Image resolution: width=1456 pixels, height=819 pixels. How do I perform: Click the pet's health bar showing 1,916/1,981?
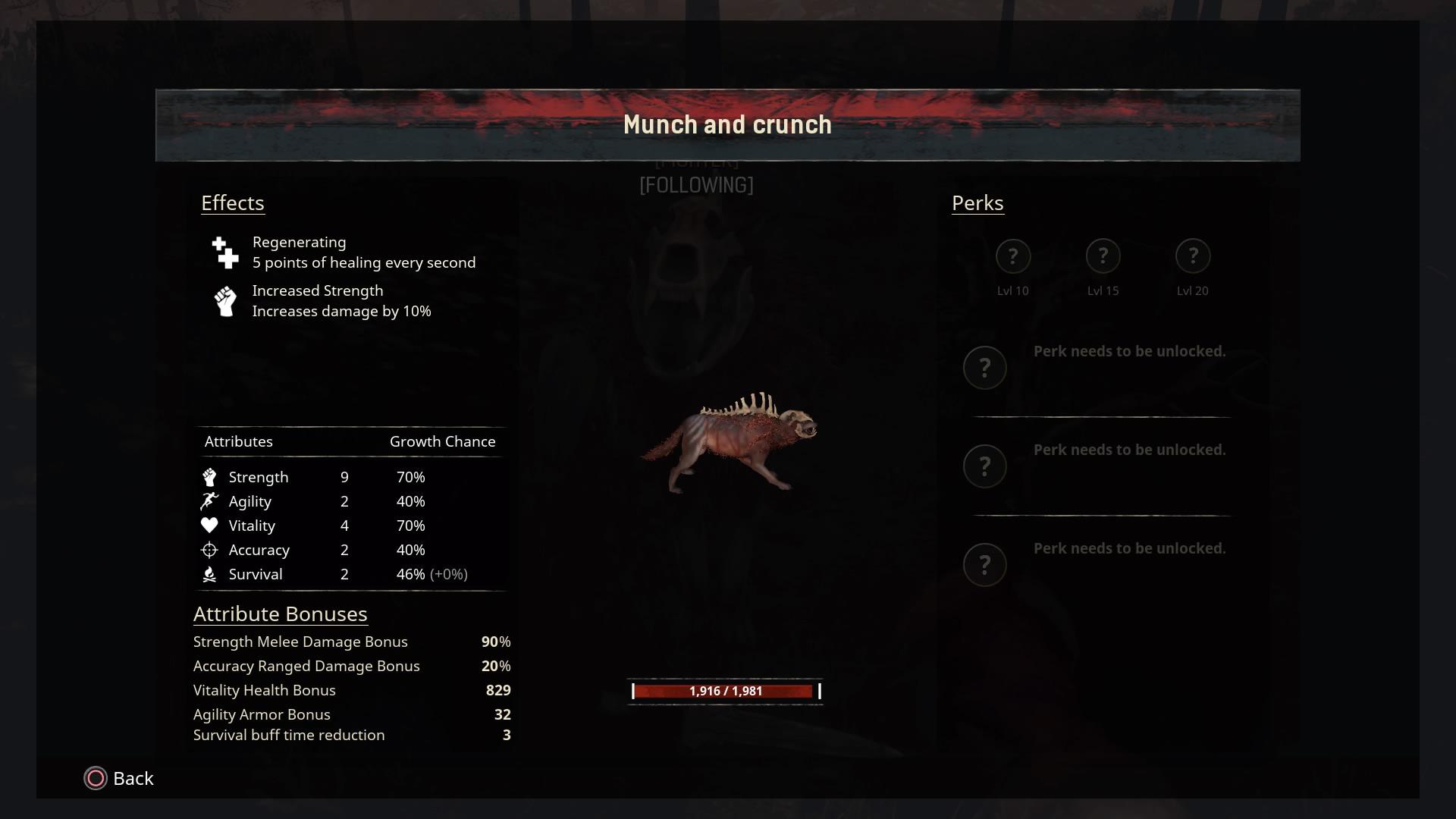pyautogui.click(x=724, y=691)
